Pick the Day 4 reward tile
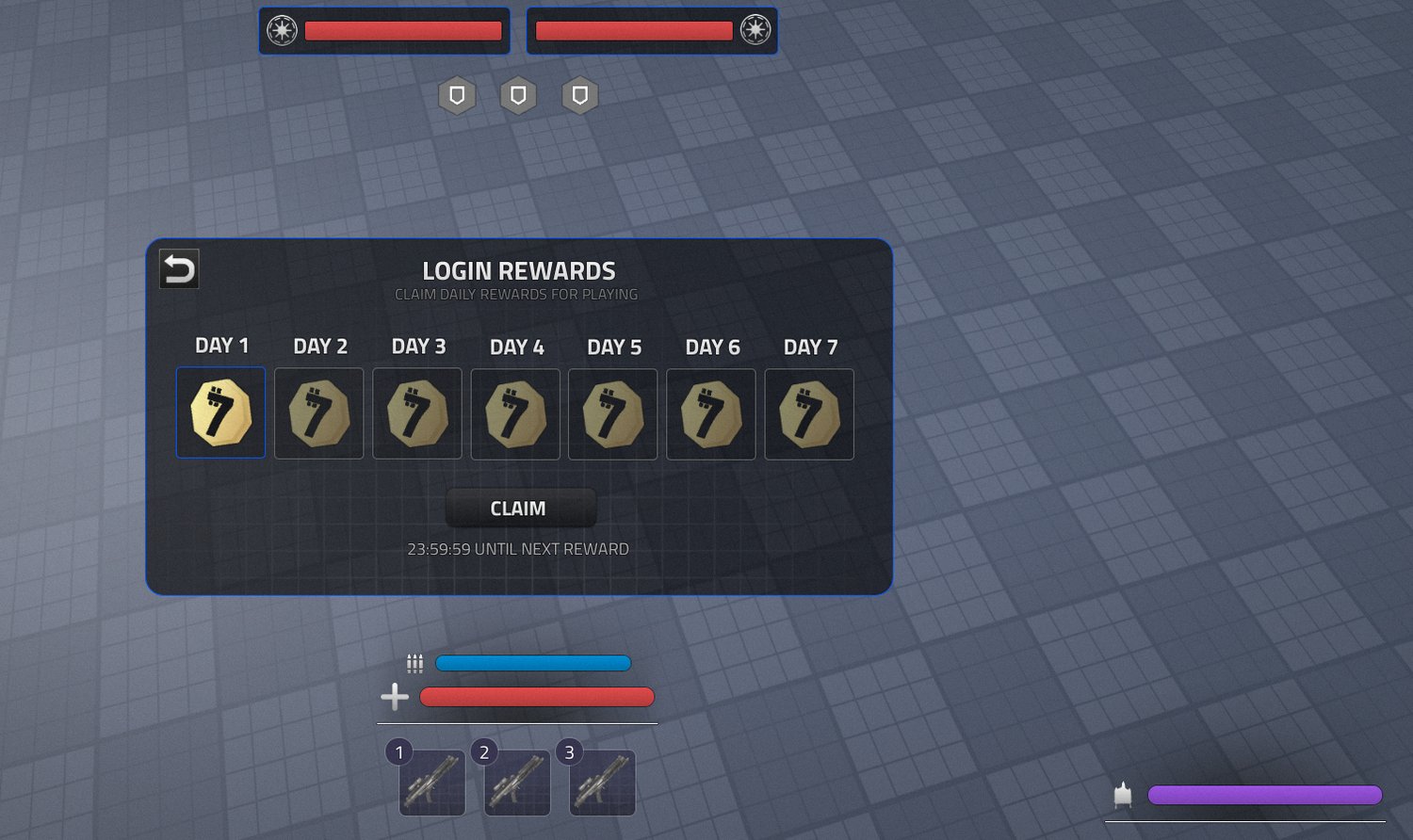 (x=515, y=413)
